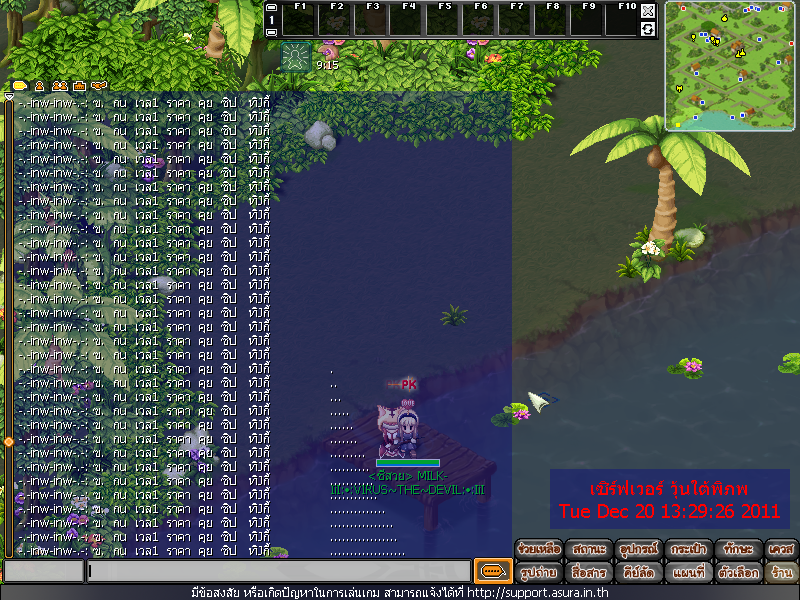Switch to the single person whisper chat tab
This screenshot has width=800, height=600.
[x=40, y=86]
